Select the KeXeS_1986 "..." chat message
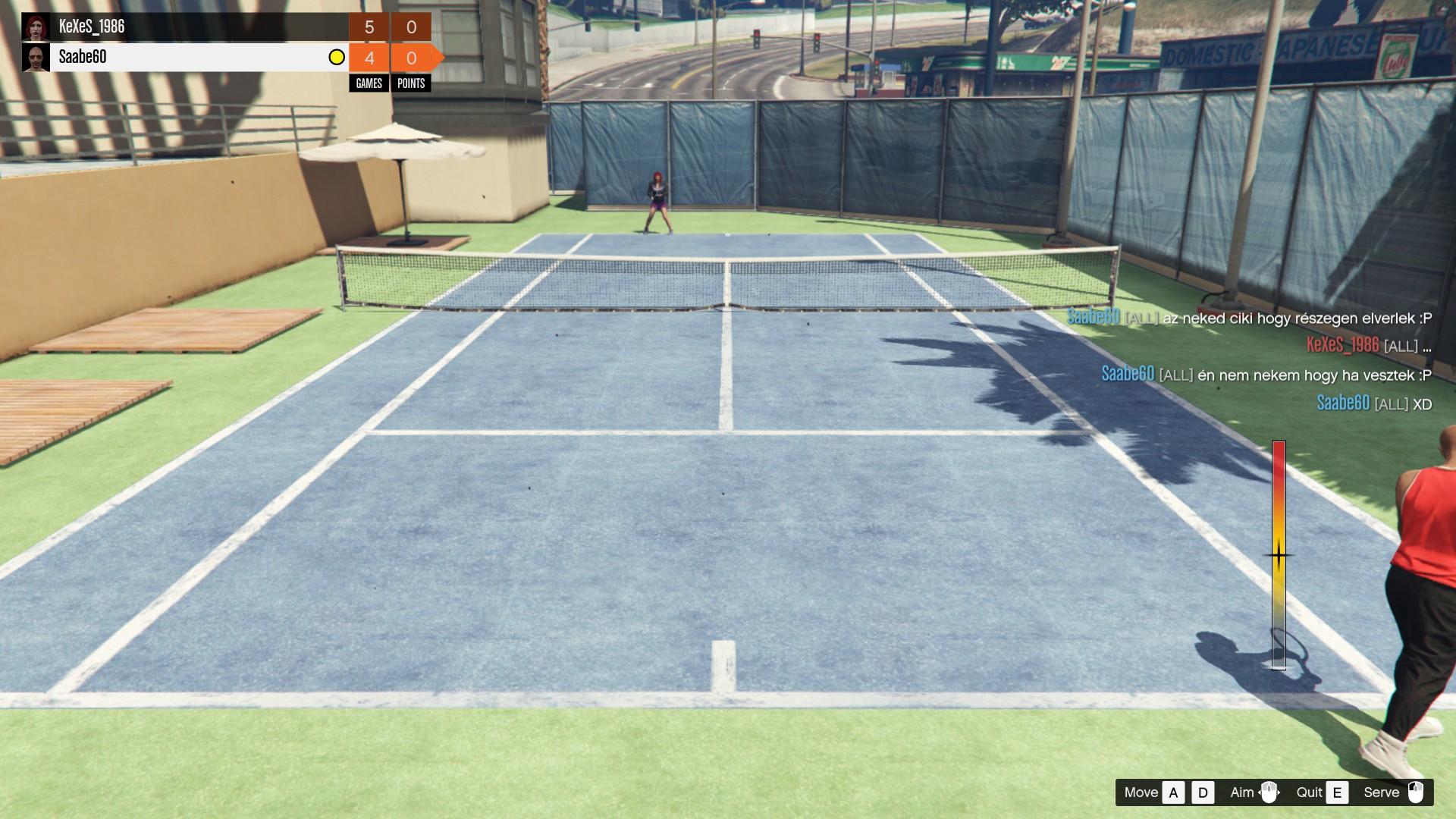The height and width of the screenshot is (819, 1456). pos(1368,346)
